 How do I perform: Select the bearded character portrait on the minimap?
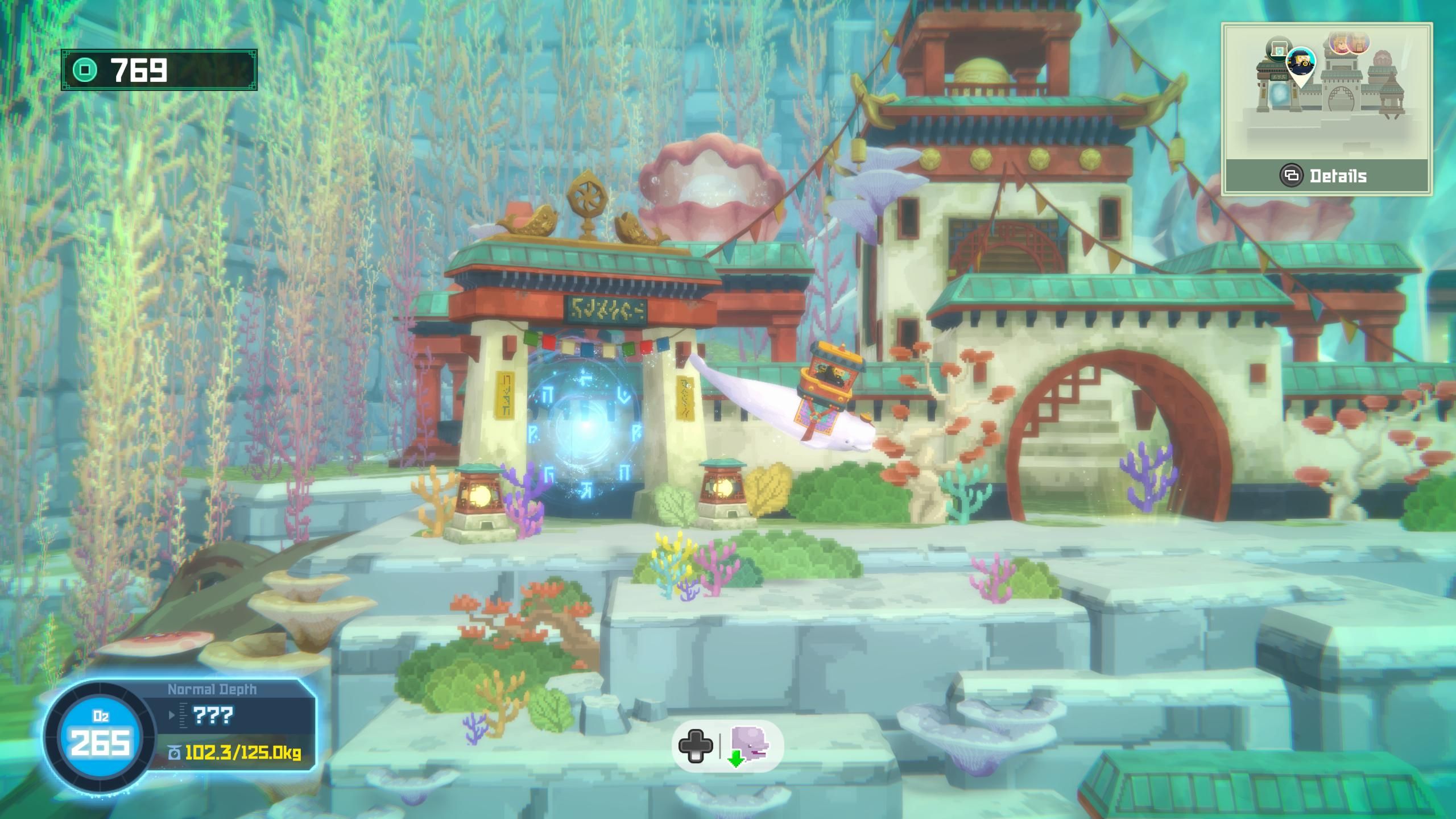tap(1359, 43)
